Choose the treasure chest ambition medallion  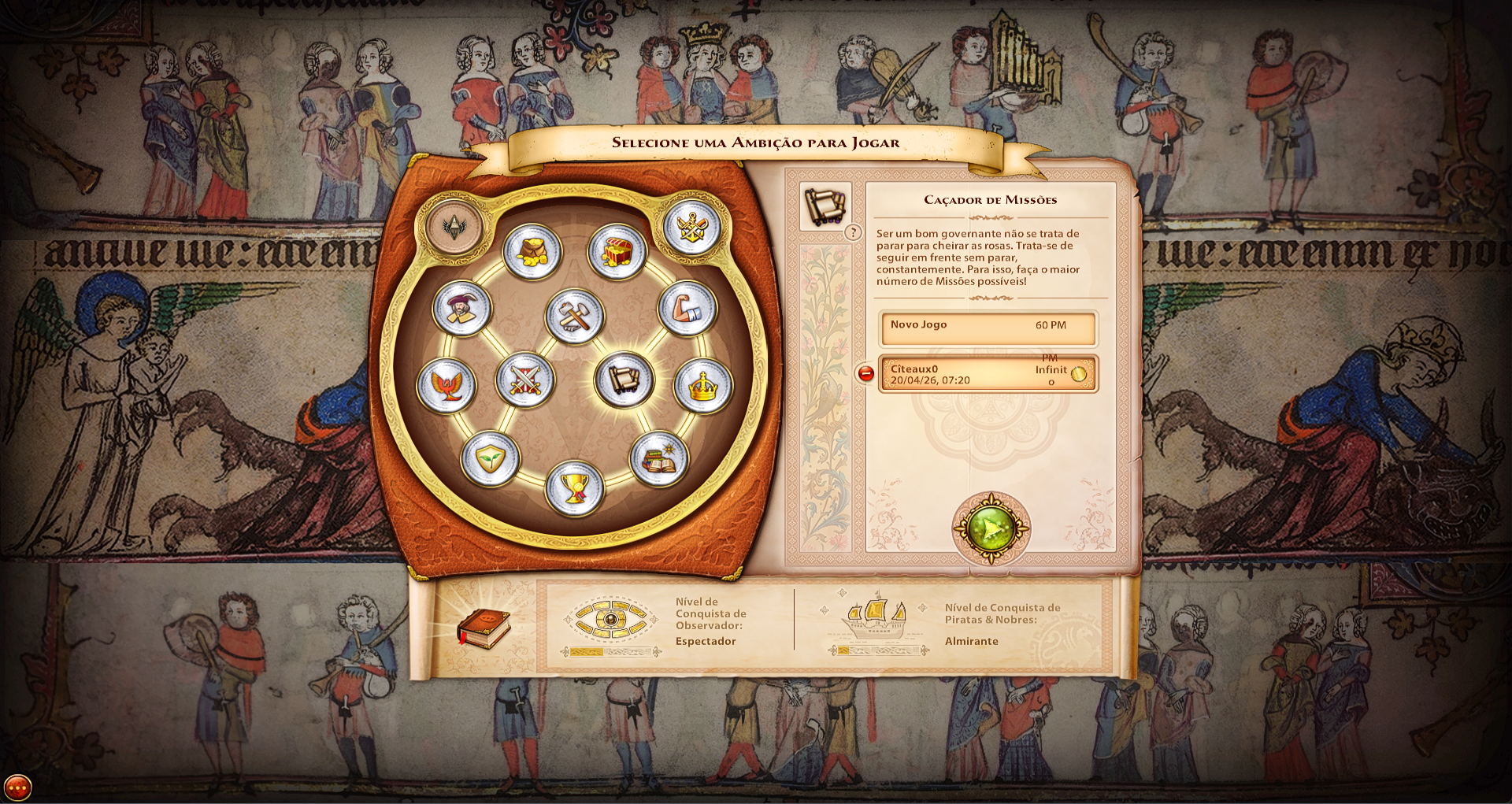[617, 252]
